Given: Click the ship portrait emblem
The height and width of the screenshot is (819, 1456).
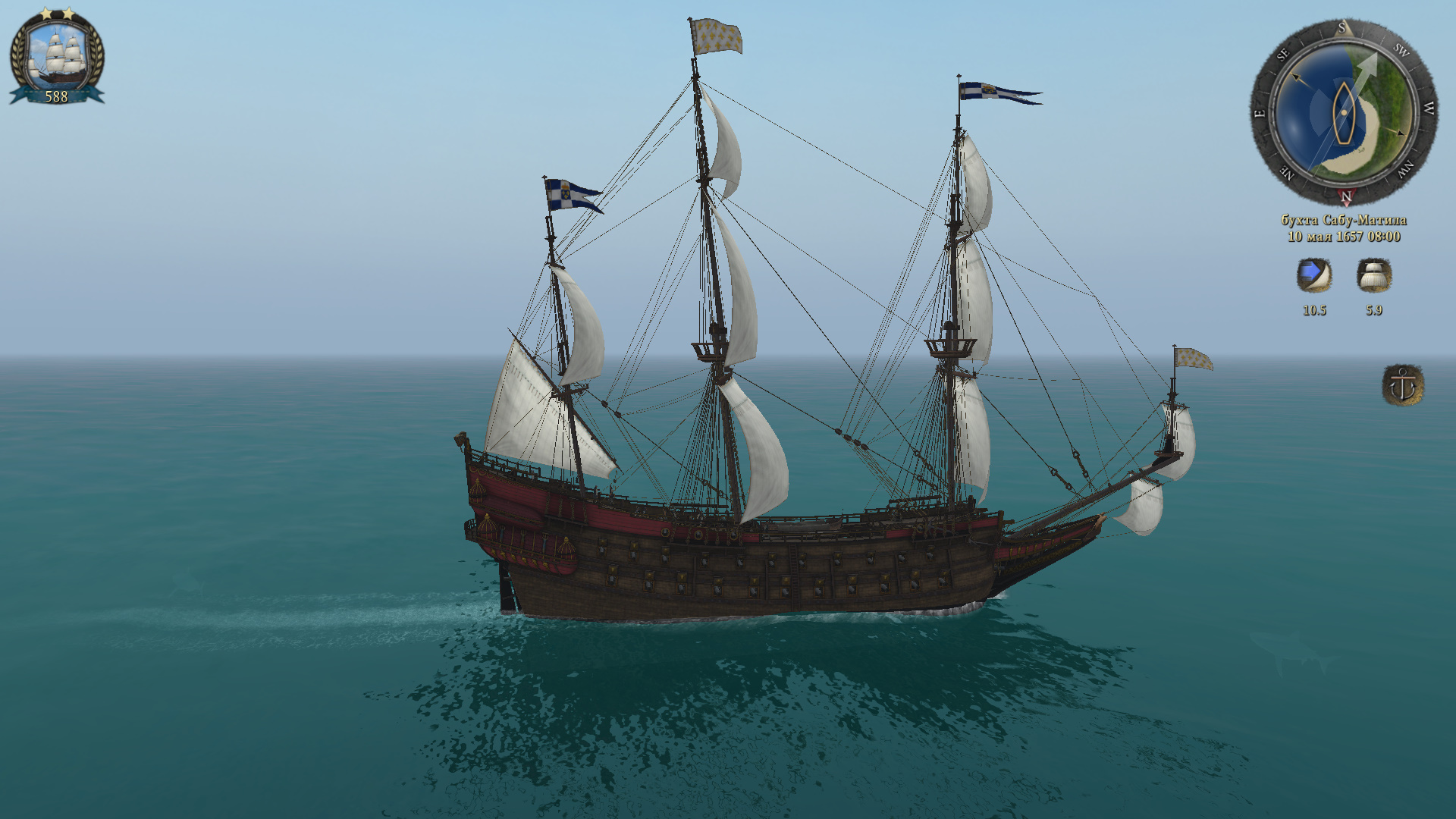Looking at the screenshot, I should pyautogui.click(x=57, y=55).
